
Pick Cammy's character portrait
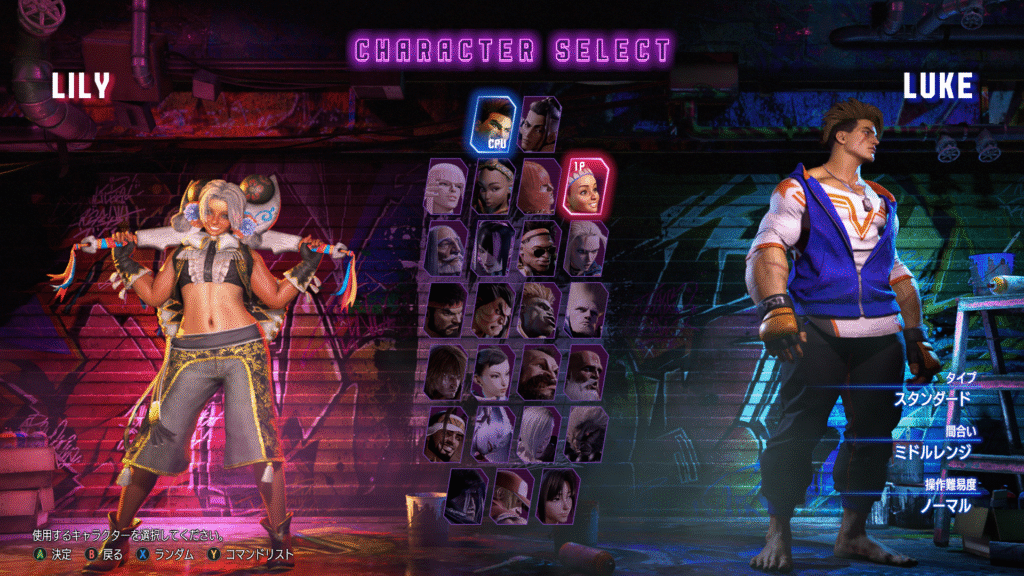[586, 248]
